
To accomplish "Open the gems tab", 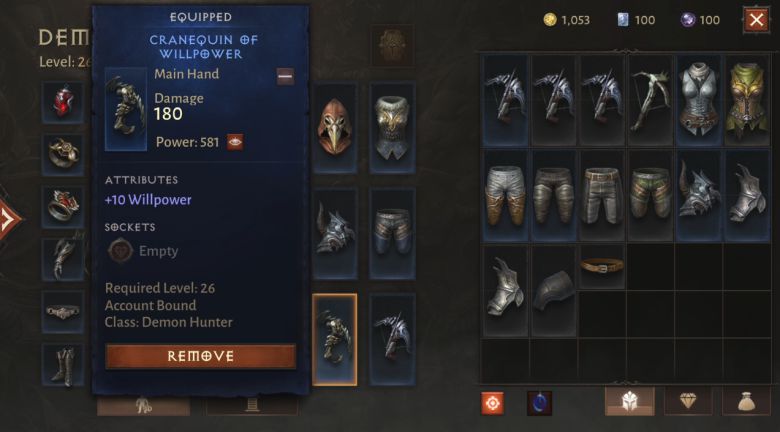I will click(689, 402).
